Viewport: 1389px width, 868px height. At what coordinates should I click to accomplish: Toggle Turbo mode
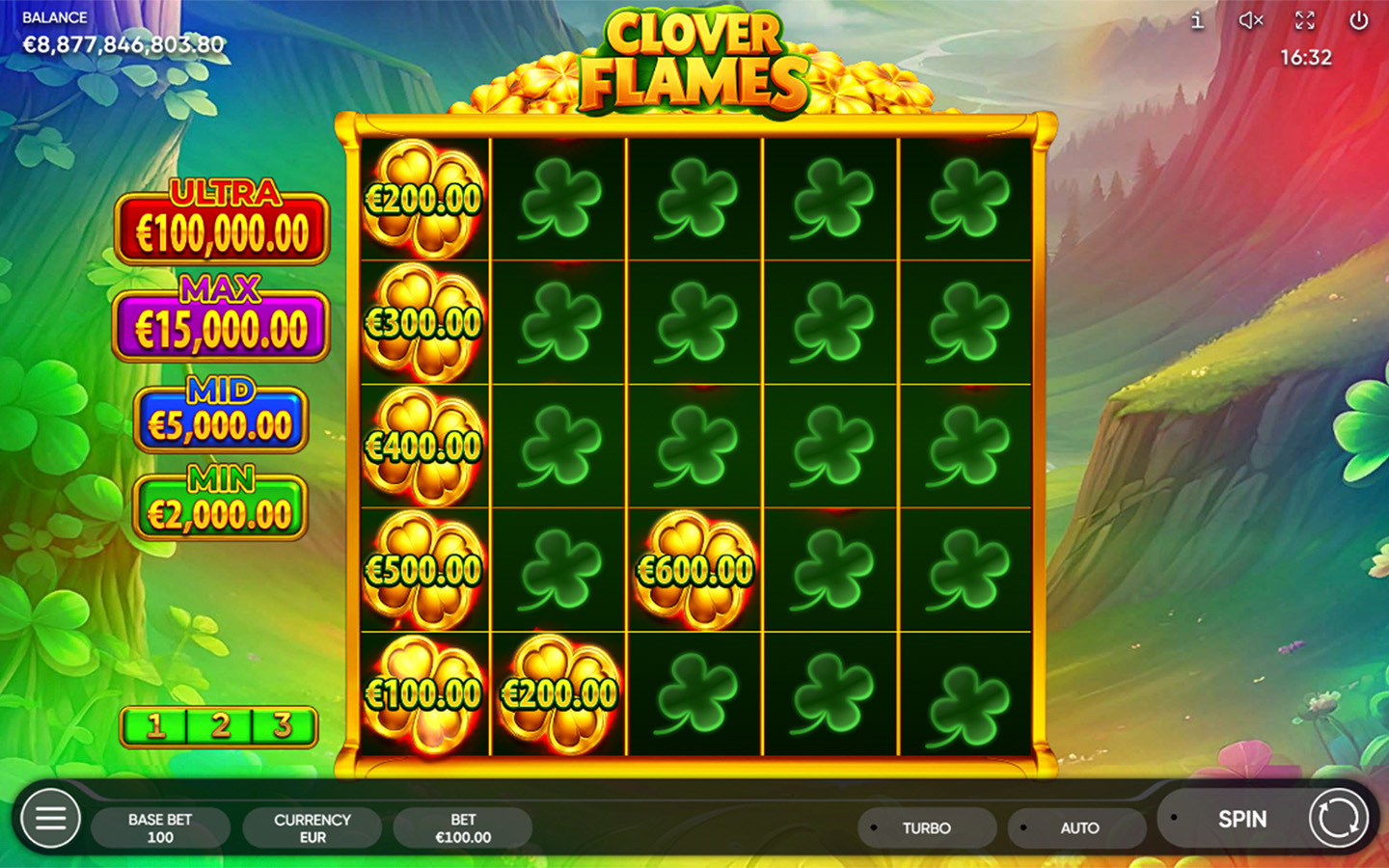pyautogui.click(x=926, y=827)
